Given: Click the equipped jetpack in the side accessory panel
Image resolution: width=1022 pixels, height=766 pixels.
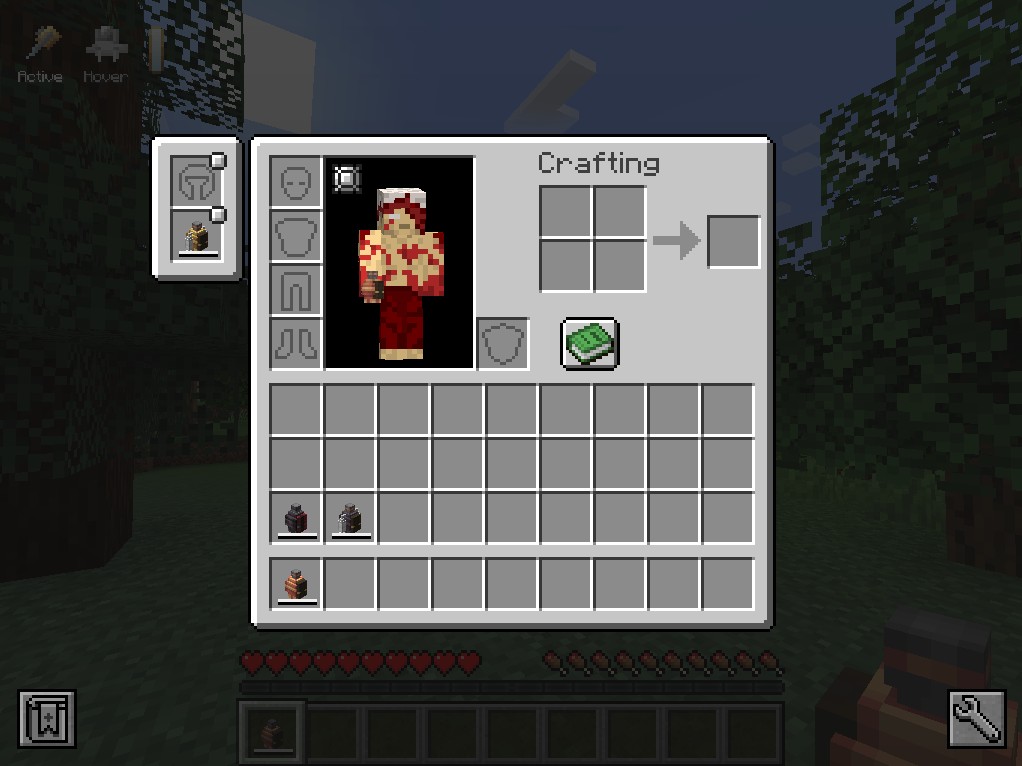Looking at the screenshot, I should (x=196, y=237).
